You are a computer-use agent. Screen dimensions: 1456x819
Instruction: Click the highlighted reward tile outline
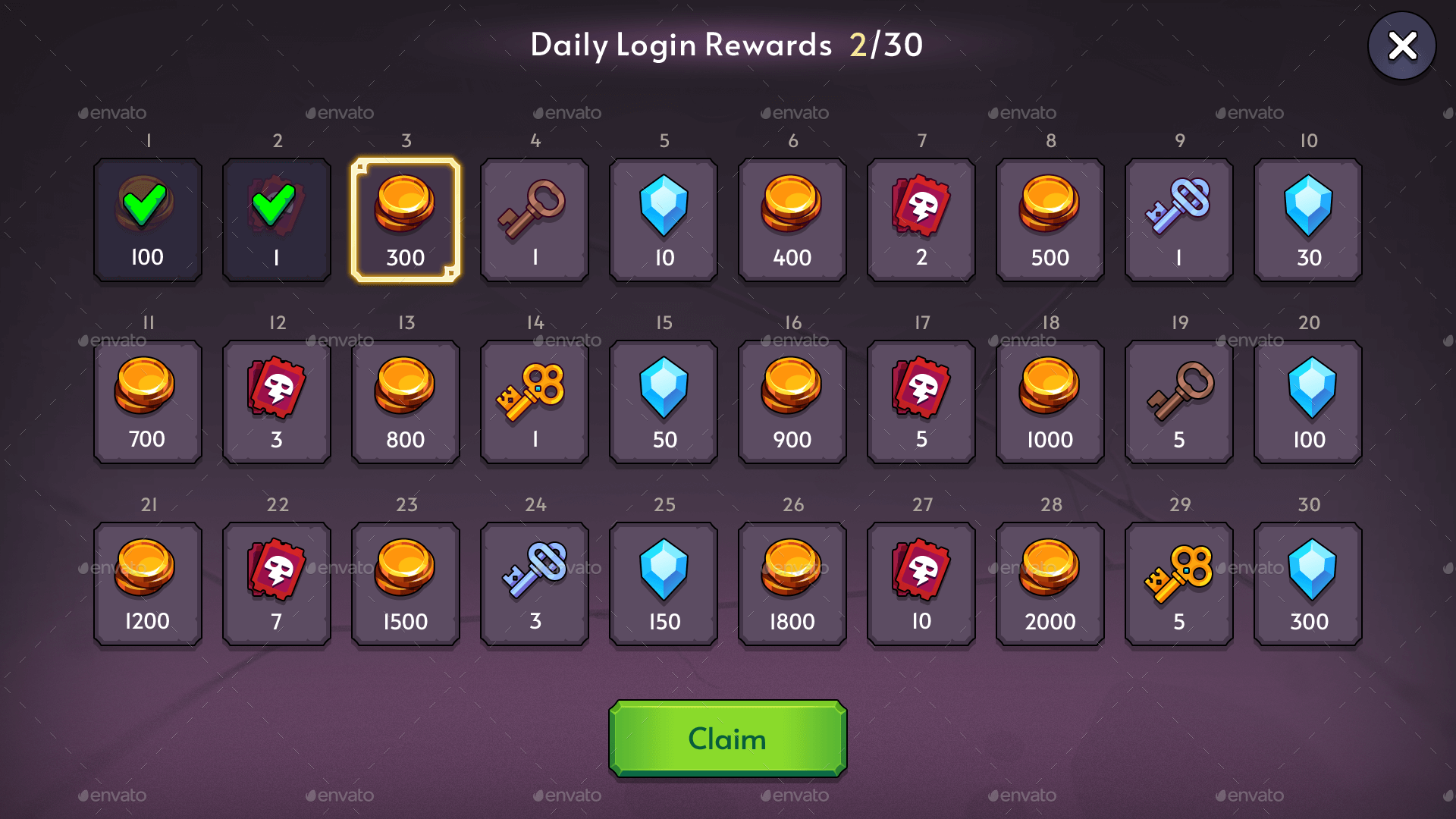(x=406, y=220)
